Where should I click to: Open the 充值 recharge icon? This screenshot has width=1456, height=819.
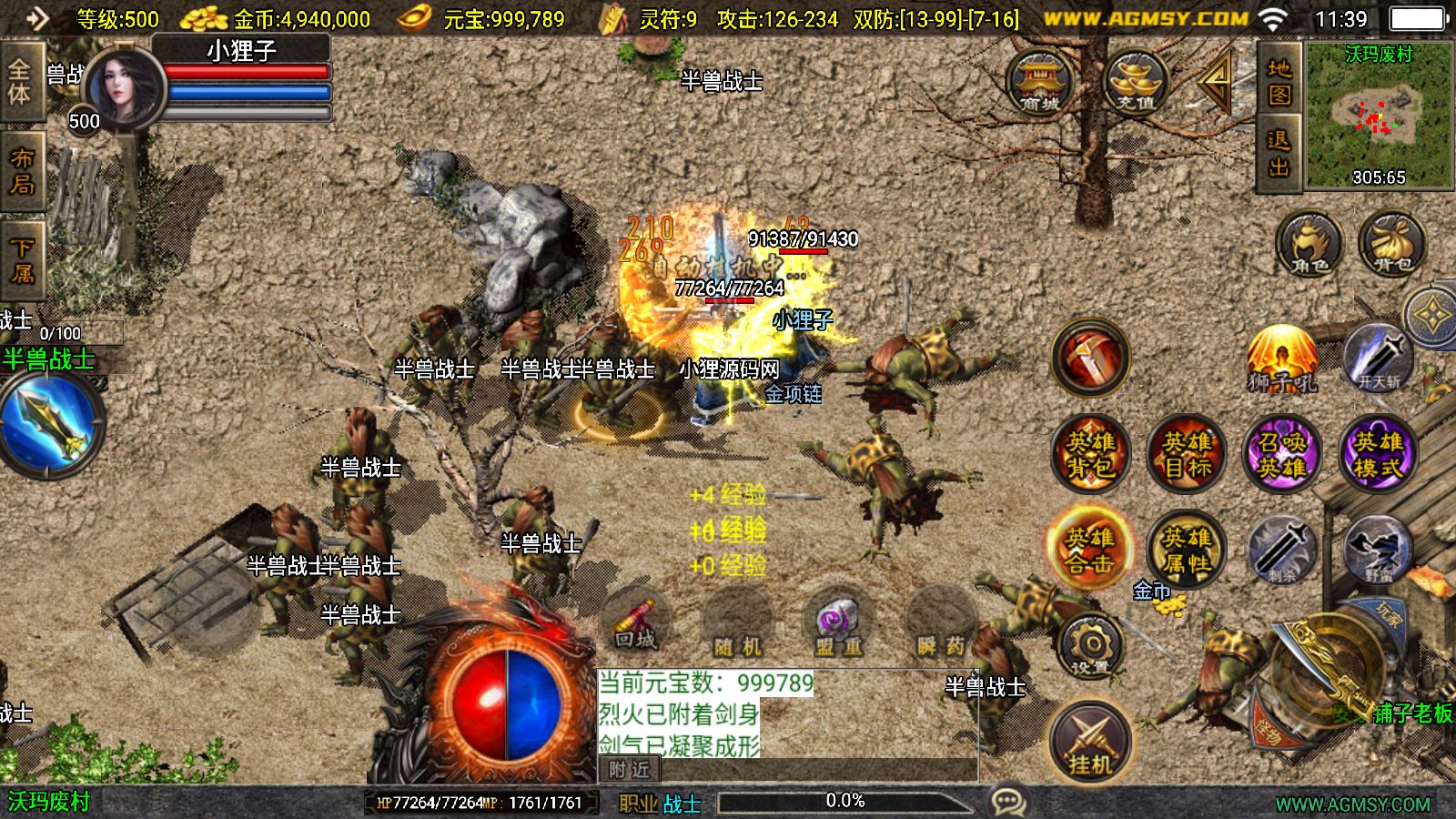(1135, 80)
